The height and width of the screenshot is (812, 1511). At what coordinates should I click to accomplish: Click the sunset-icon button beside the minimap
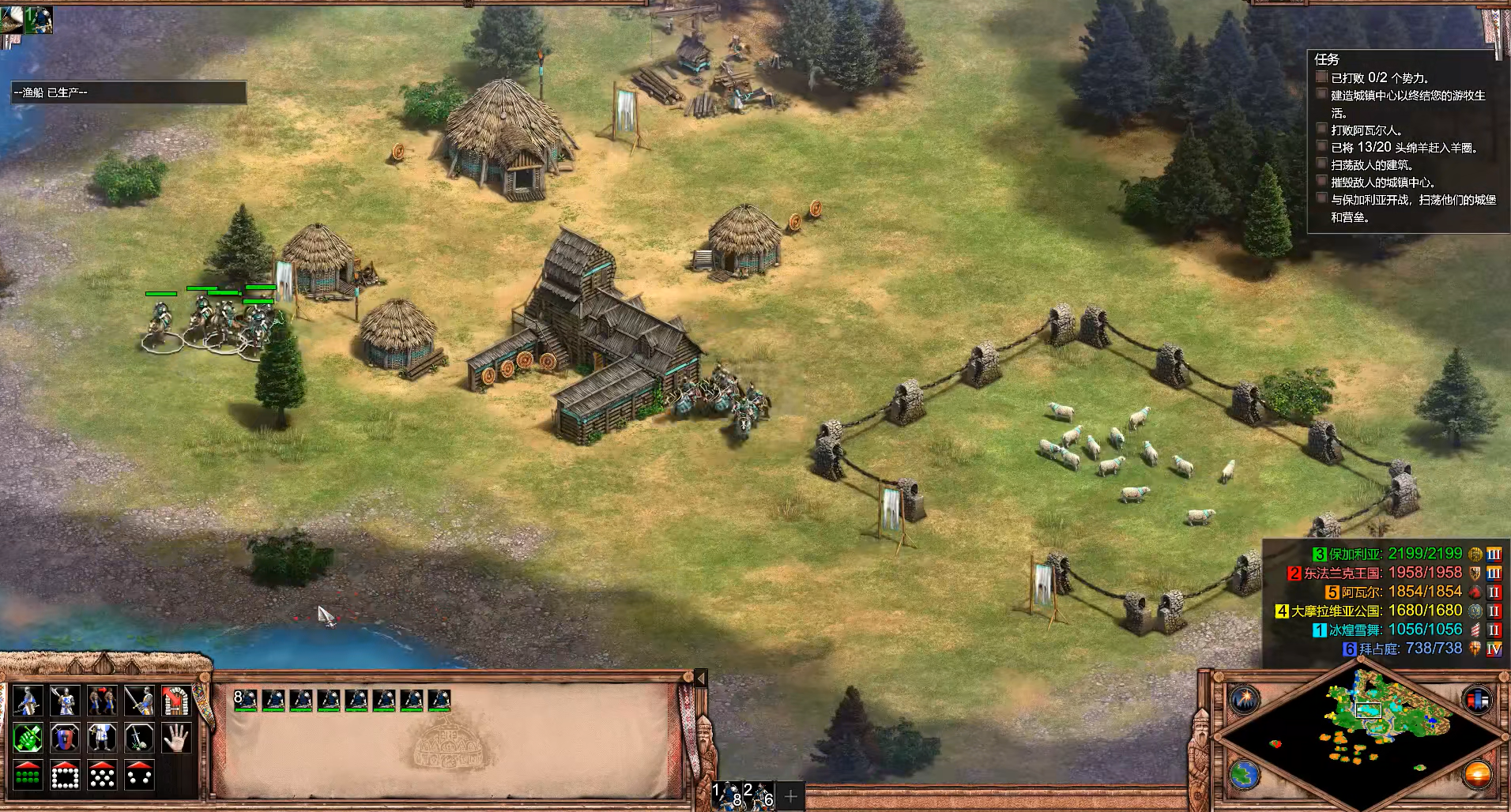(1477, 773)
